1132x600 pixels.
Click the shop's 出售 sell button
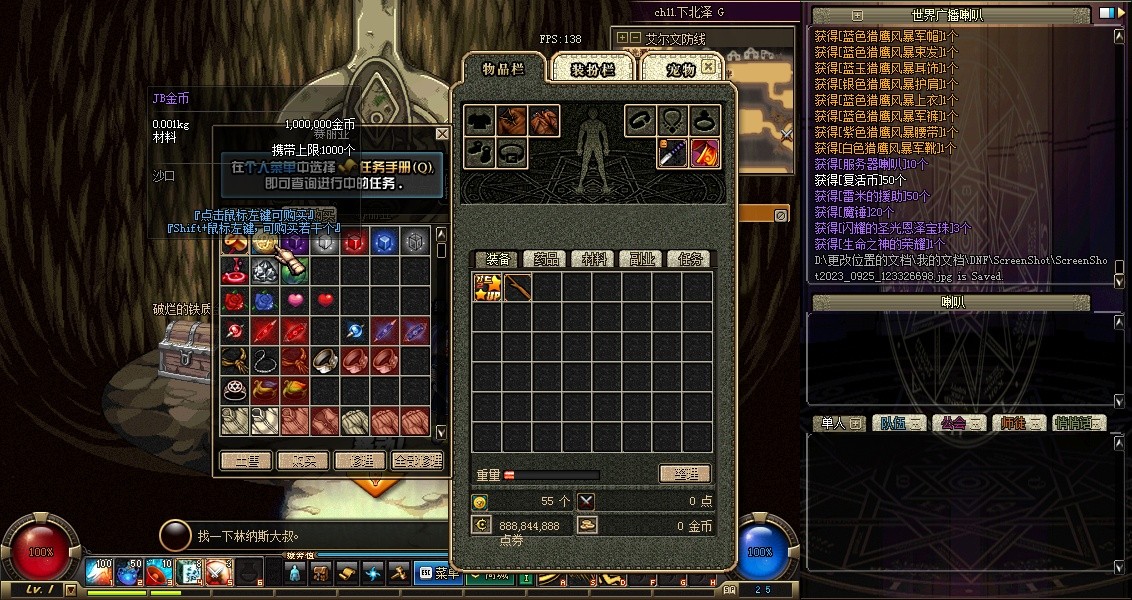click(x=246, y=461)
